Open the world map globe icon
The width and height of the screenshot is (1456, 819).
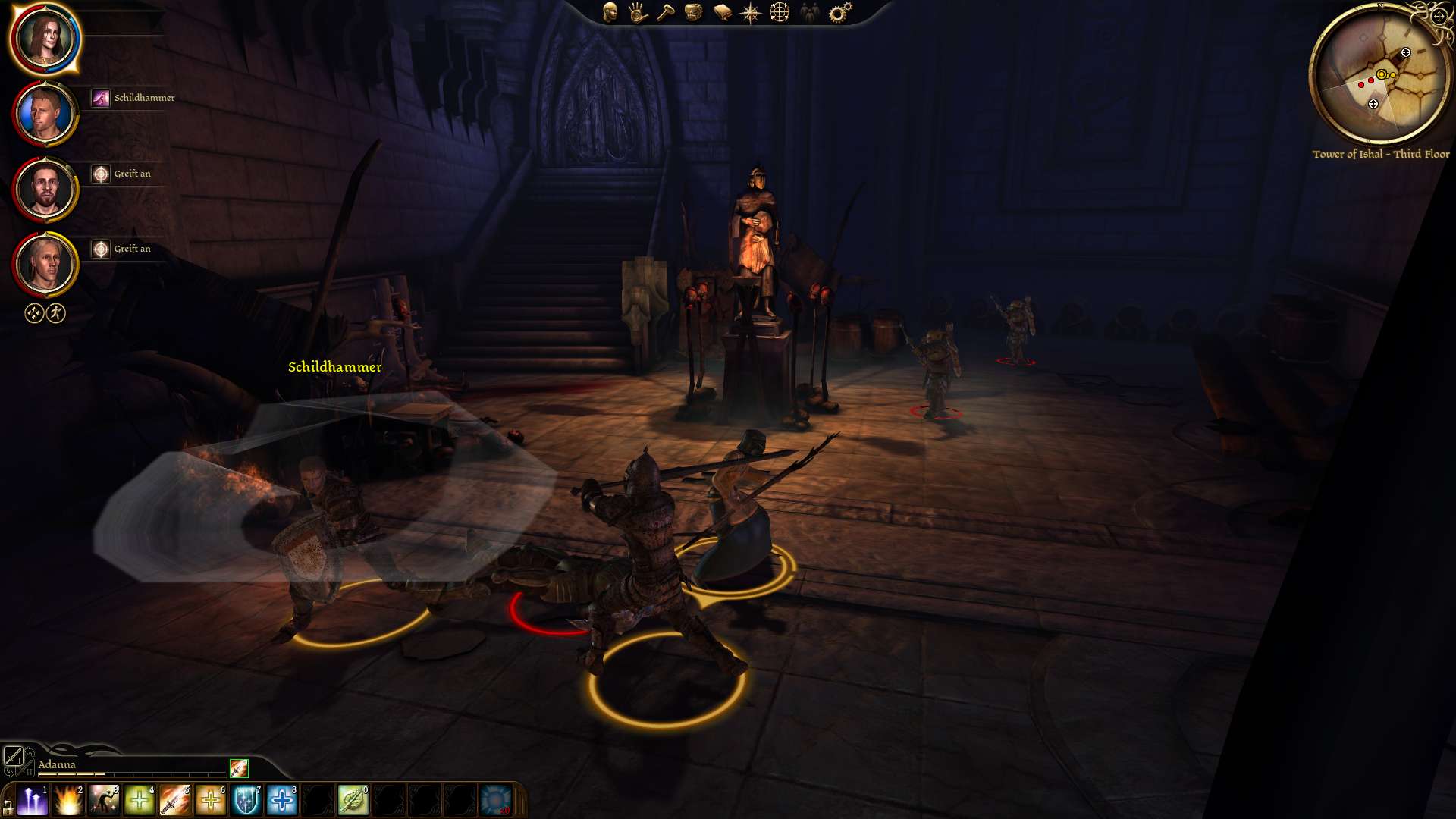coord(780,11)
